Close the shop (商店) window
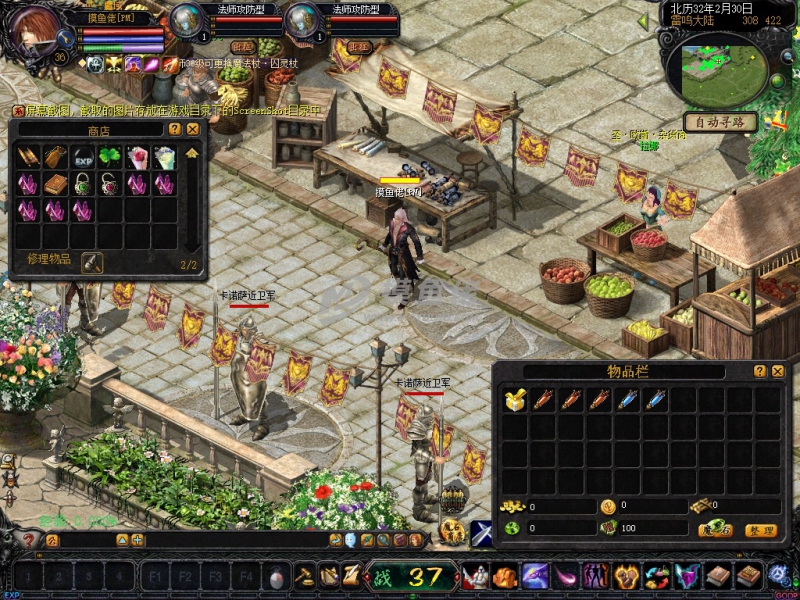This screenshot has width=800, height=600. pyautogui.click(x=193, y=129)
